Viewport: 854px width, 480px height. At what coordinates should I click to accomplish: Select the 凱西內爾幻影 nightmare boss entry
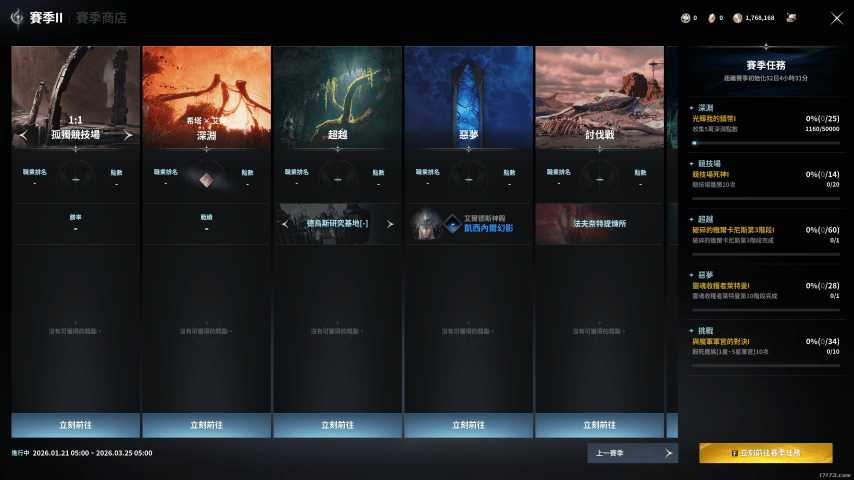pyautogui.click(x=468, y=223)
